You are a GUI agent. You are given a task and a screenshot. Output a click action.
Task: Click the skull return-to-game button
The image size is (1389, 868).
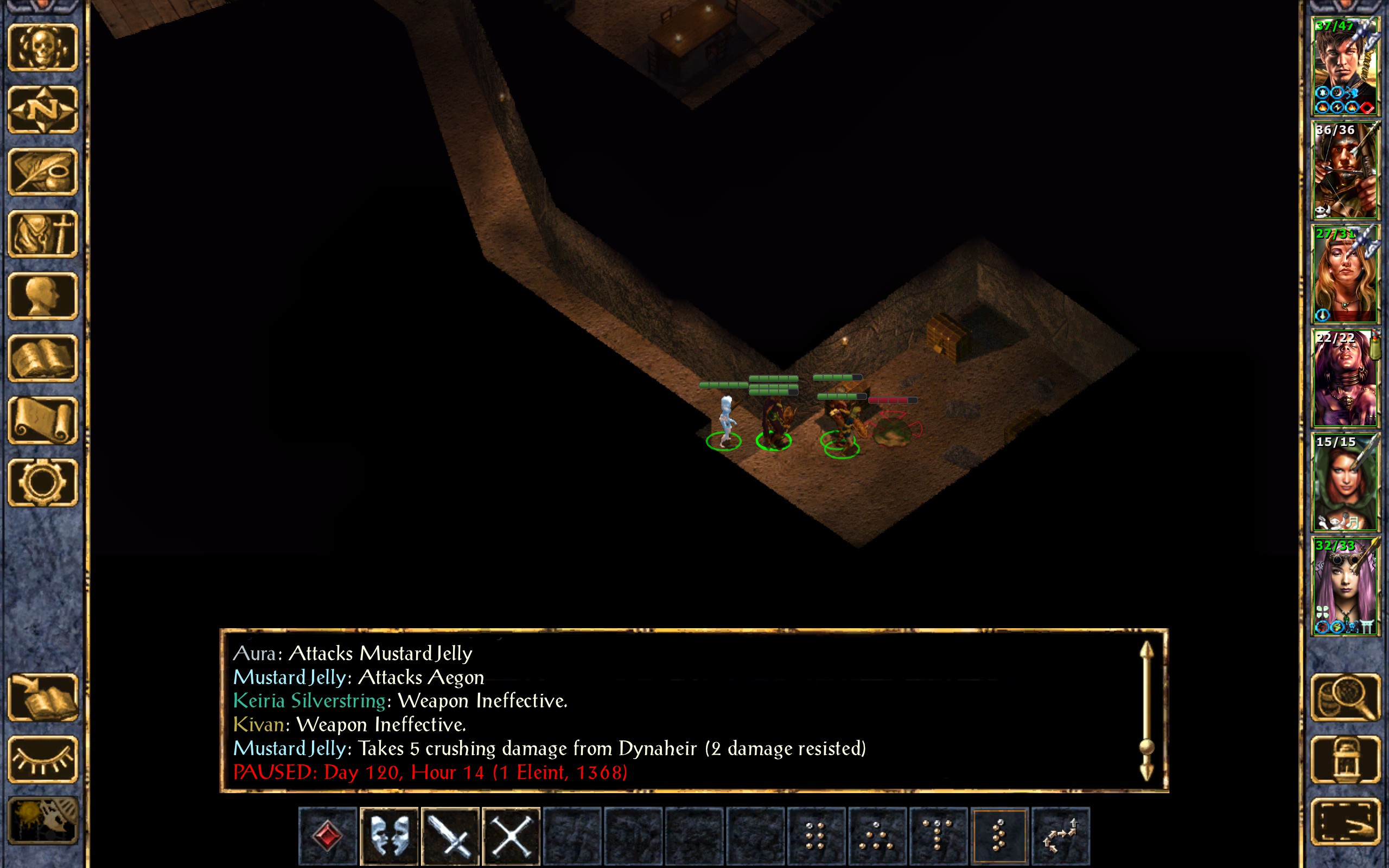(x=42, y=48)
